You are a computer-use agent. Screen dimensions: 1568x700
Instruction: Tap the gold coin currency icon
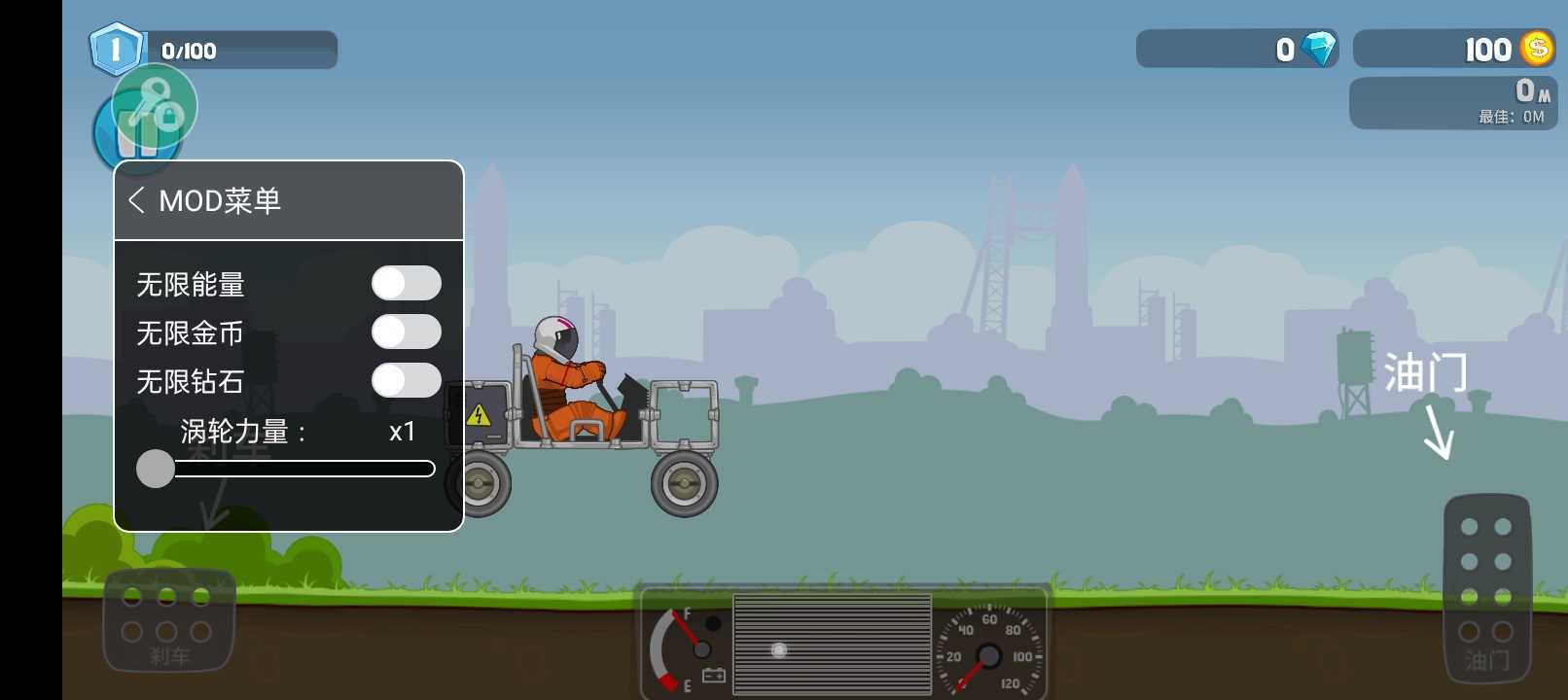1535,48
